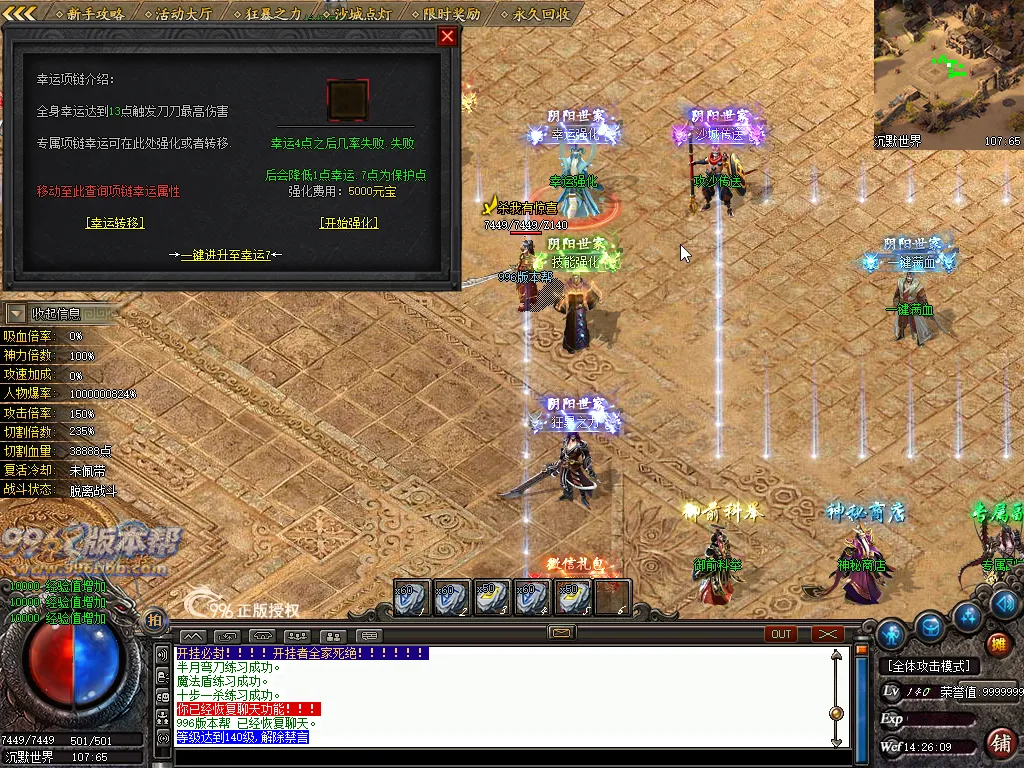Collapse the 收起信息 stats panel
The height and width of the screenshot is (768, 1024).
pos(17,314)
